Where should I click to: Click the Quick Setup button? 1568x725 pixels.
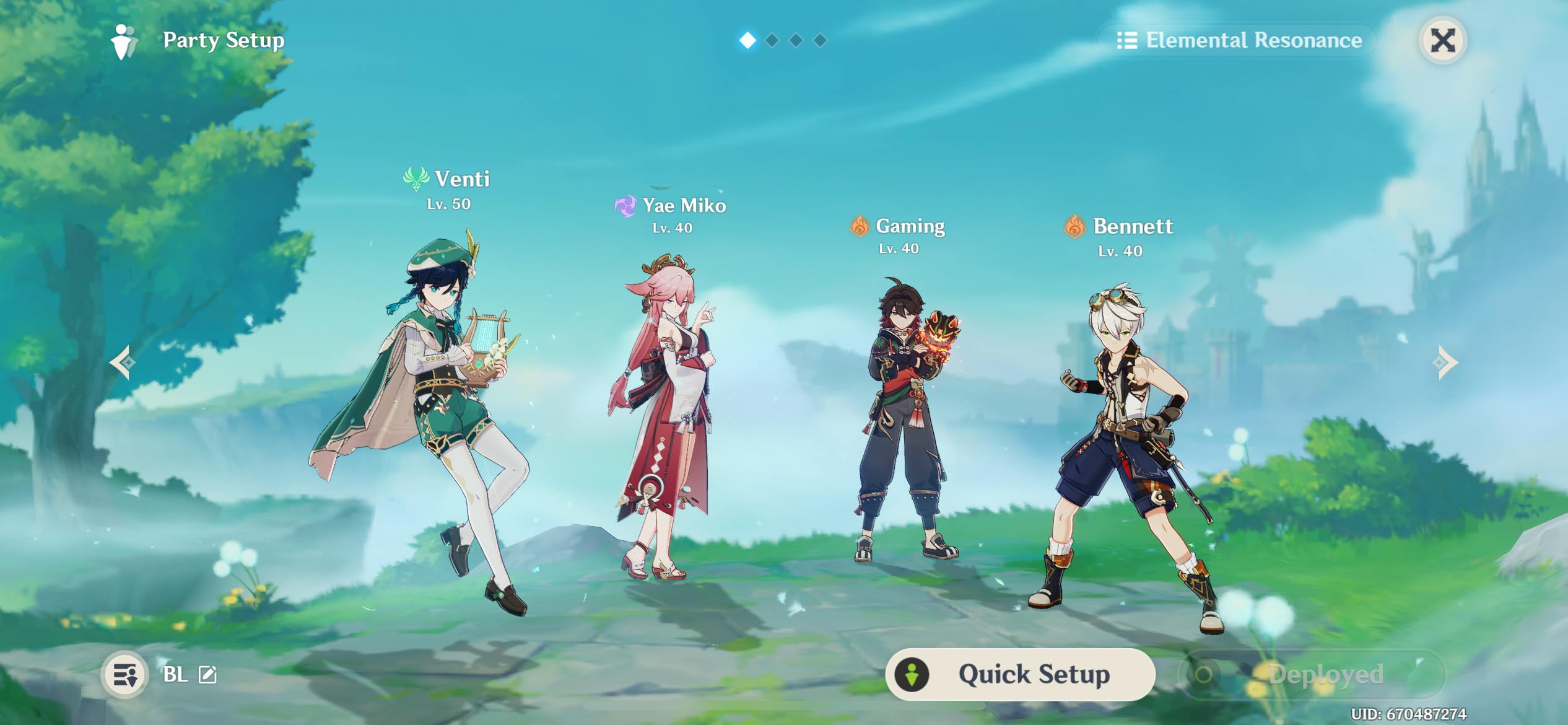[1020, 674]
